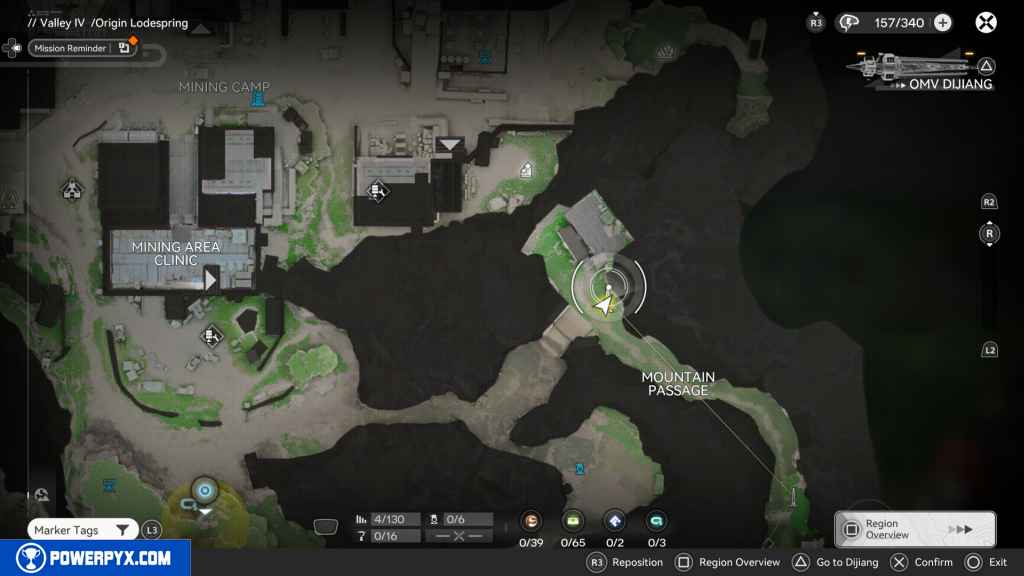Choose the green chest counter icon
Viewport: 1024px width, 576px height.
pos(573,521)
